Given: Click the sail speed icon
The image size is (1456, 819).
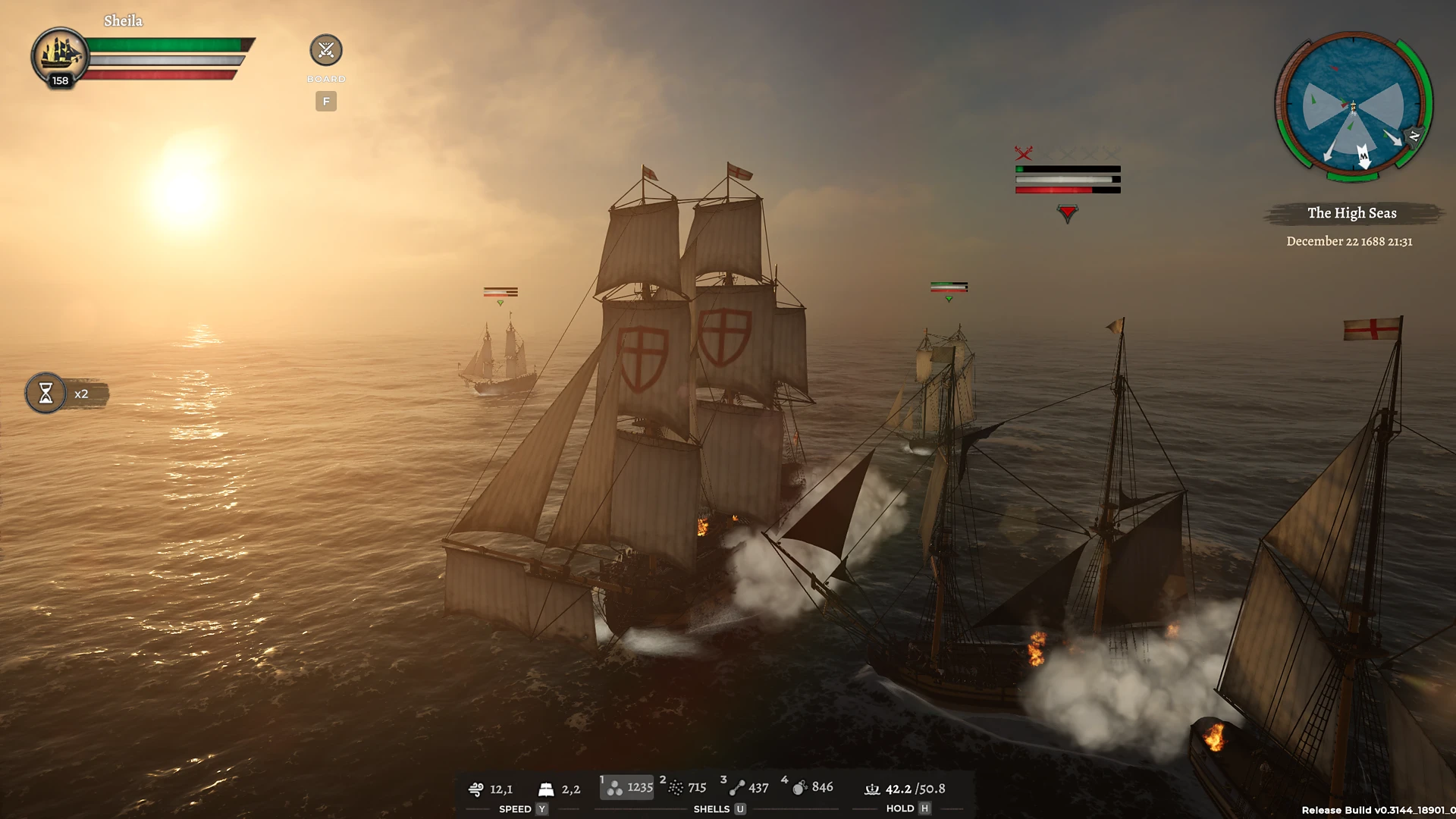Looking at the screenshot, I should pos(544,789).
